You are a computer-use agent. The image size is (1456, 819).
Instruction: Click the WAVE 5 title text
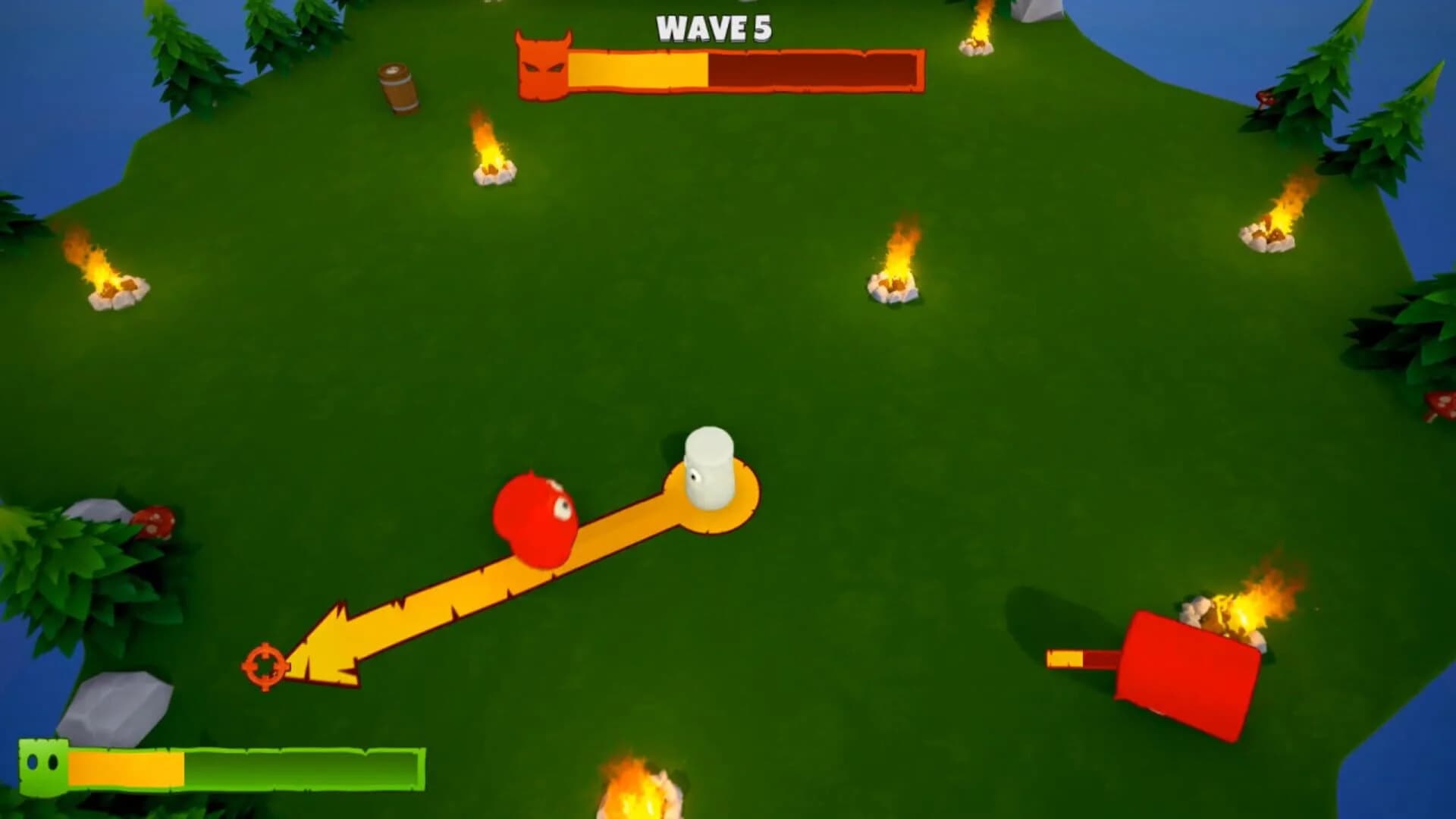[x=714, y=30]
